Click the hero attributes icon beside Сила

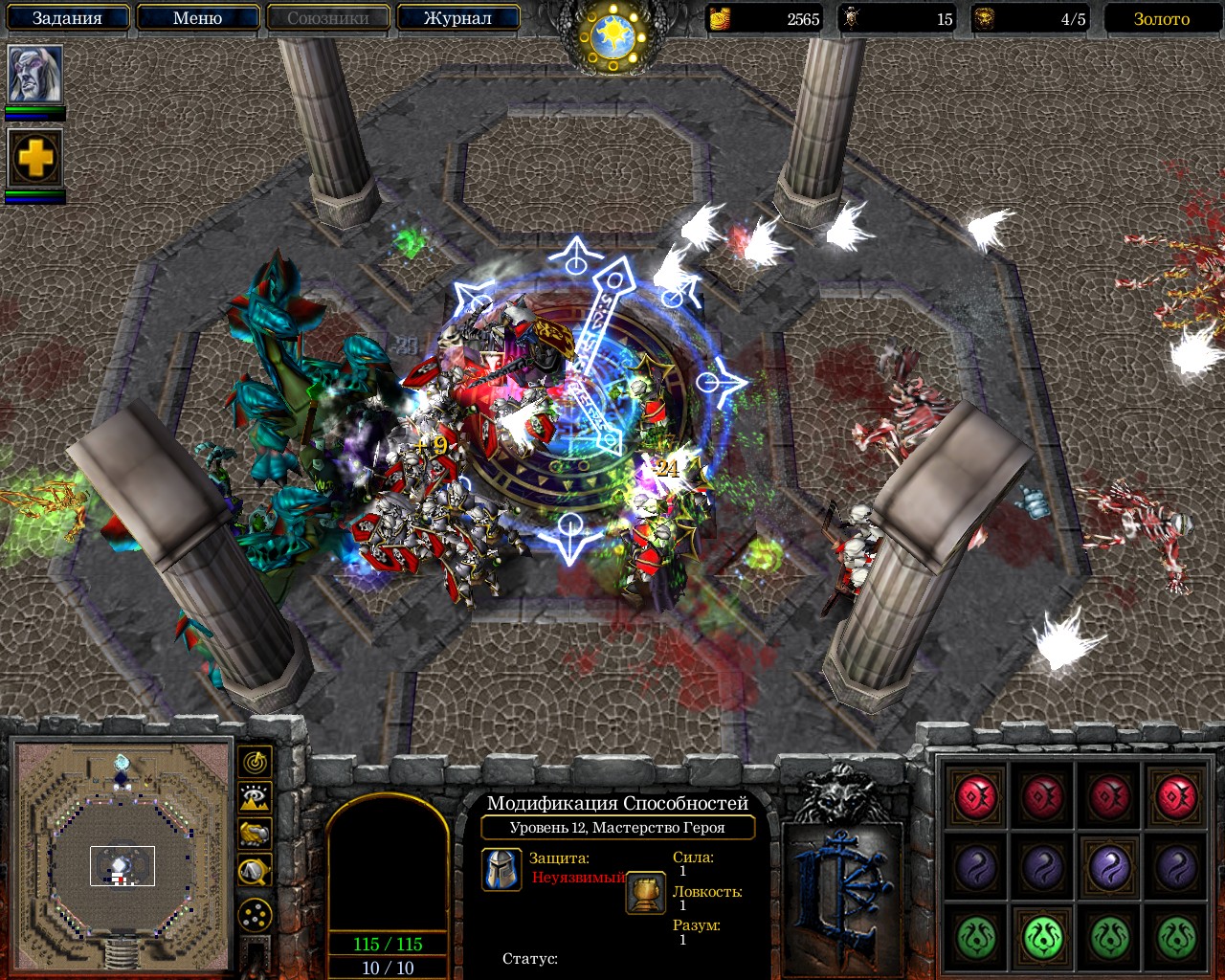[x=646, y=893]
